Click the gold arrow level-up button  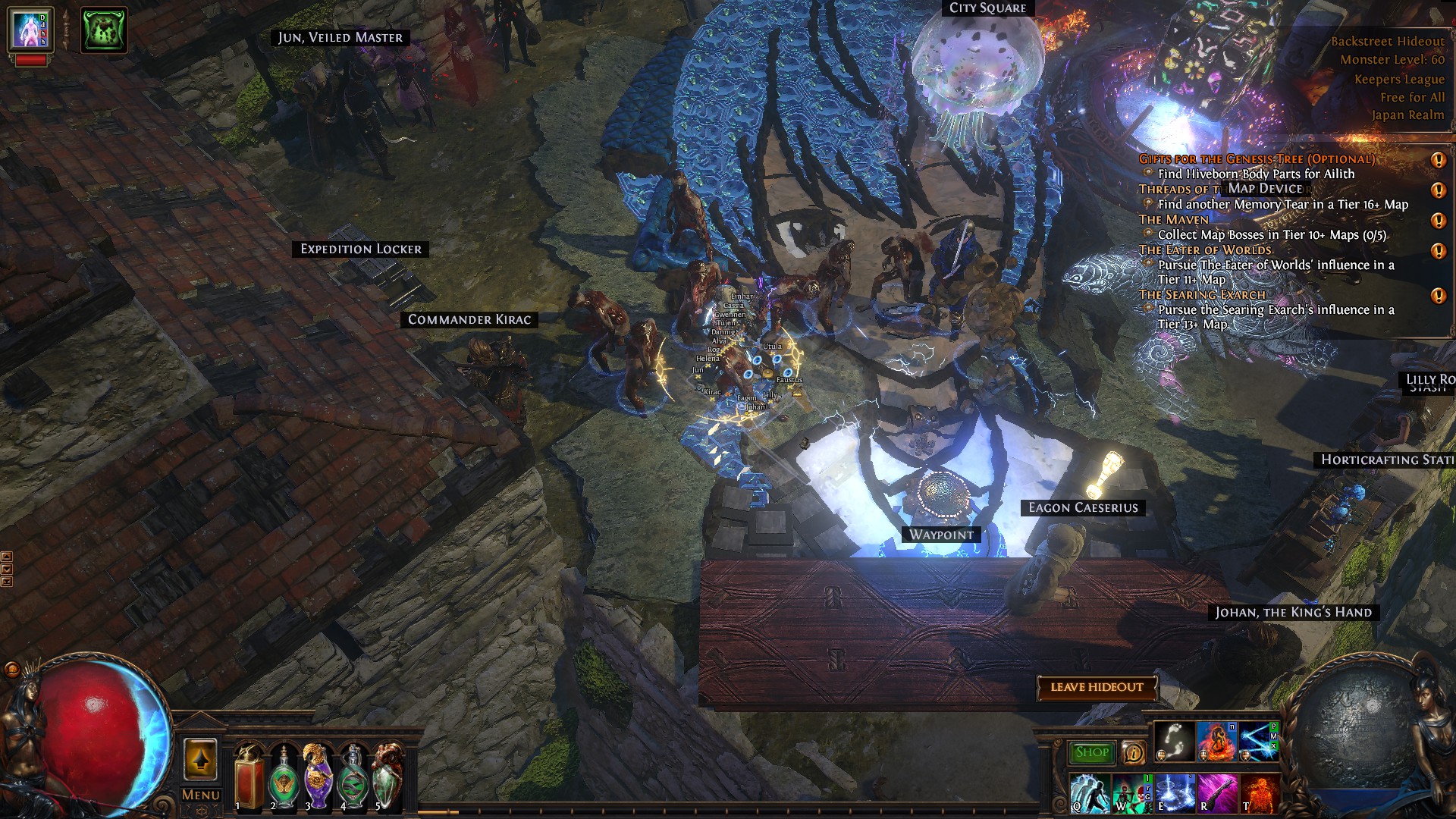click(x=200, y=759)
